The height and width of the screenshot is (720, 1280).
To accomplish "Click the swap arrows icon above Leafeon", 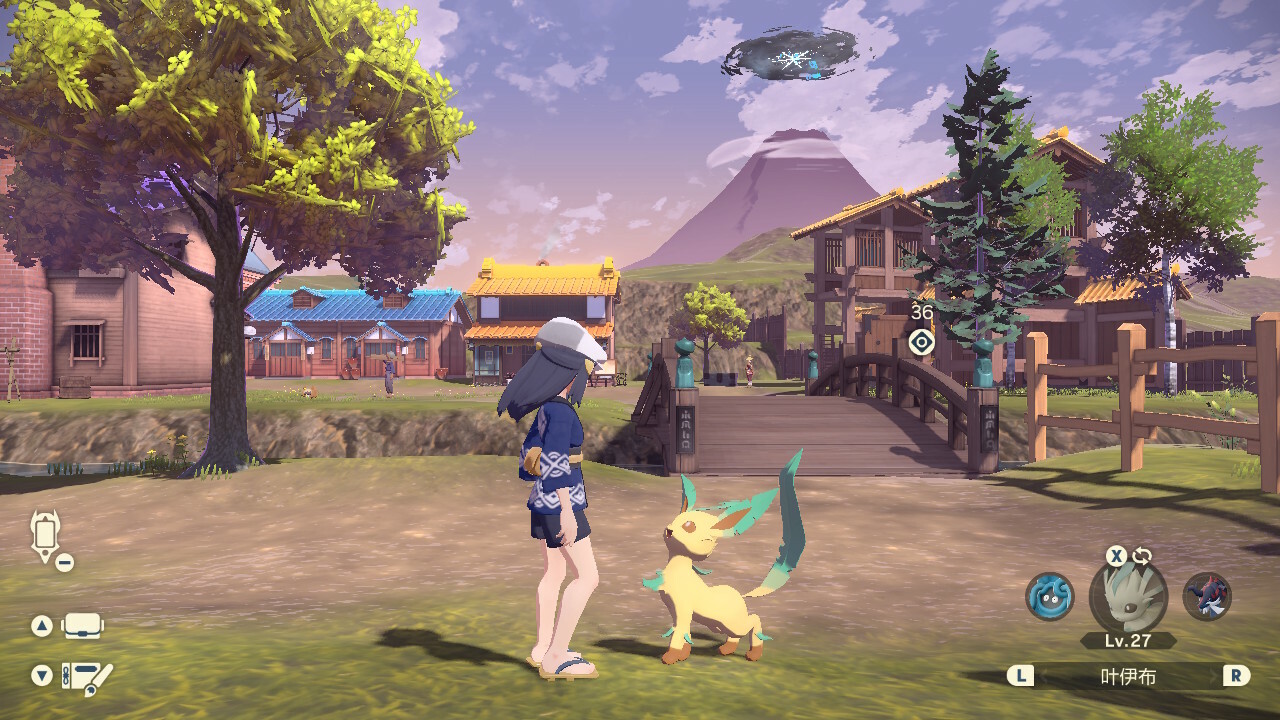I will [1142, 556].
